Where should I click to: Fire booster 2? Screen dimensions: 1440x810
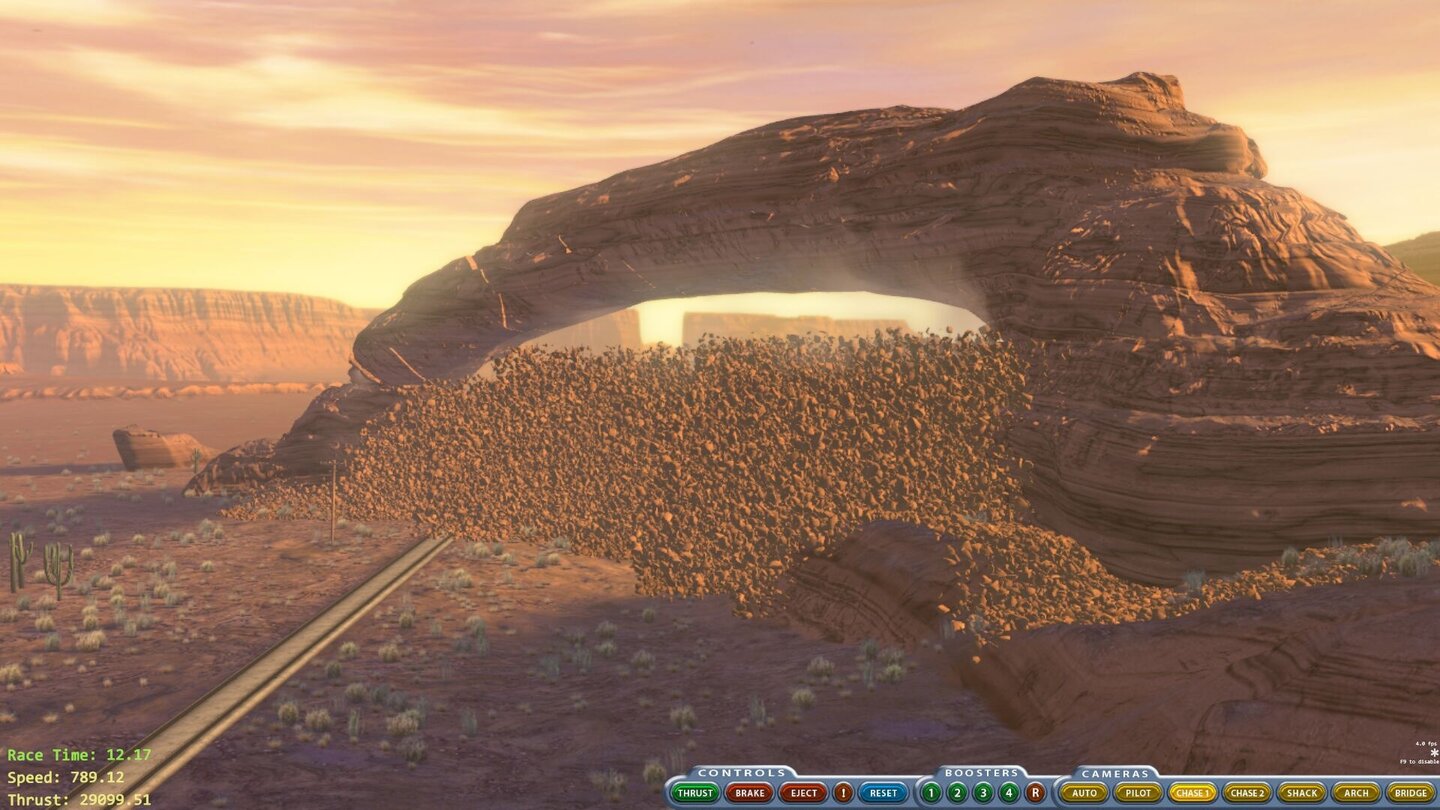[956, 792]
